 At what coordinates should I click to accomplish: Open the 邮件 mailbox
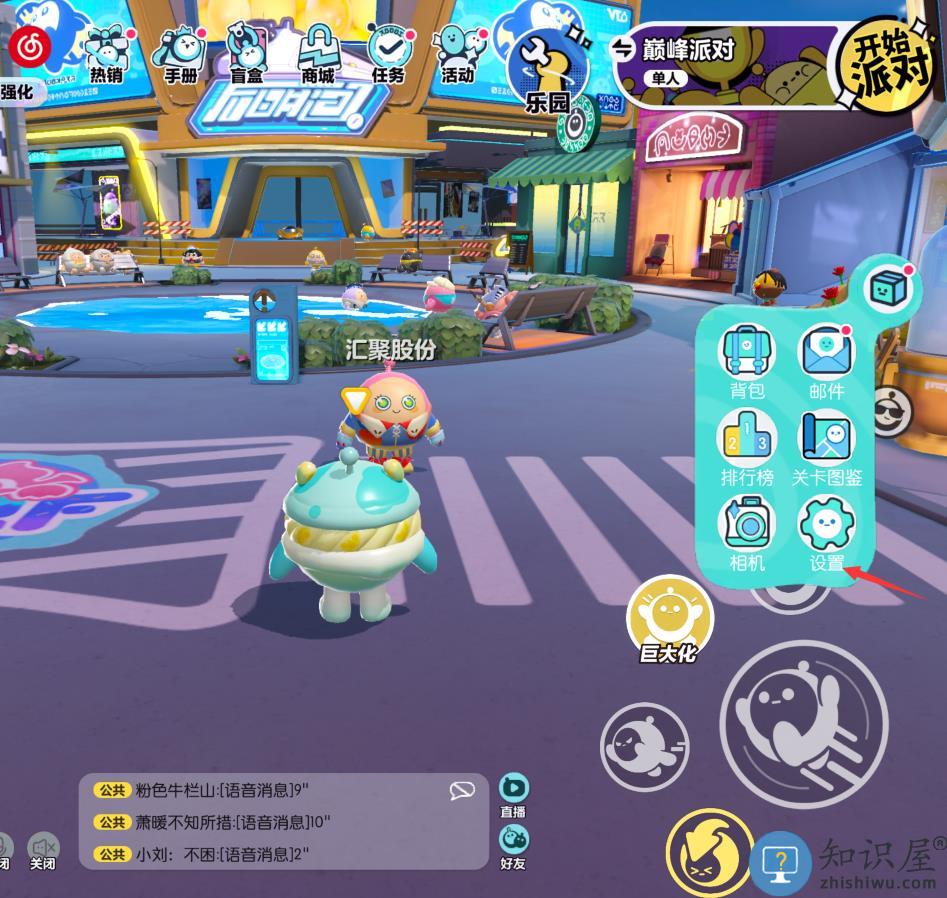(826, 361)
